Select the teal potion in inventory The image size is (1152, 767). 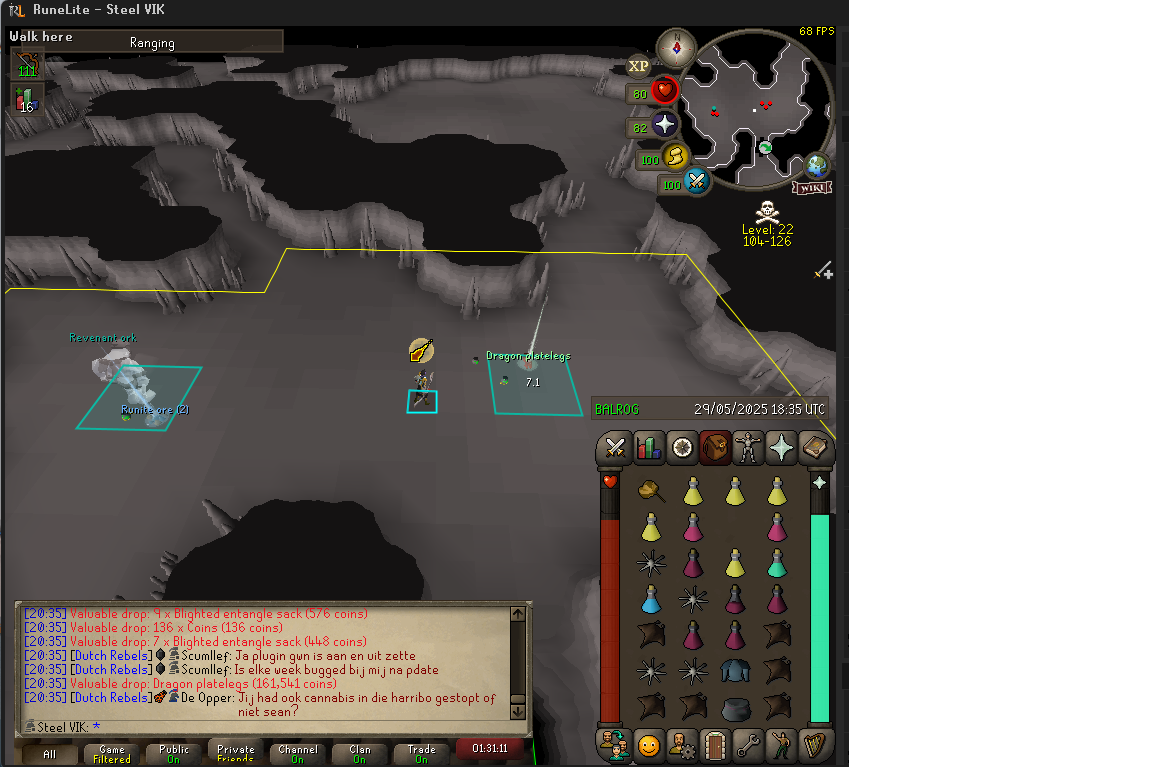pos(777,564)
